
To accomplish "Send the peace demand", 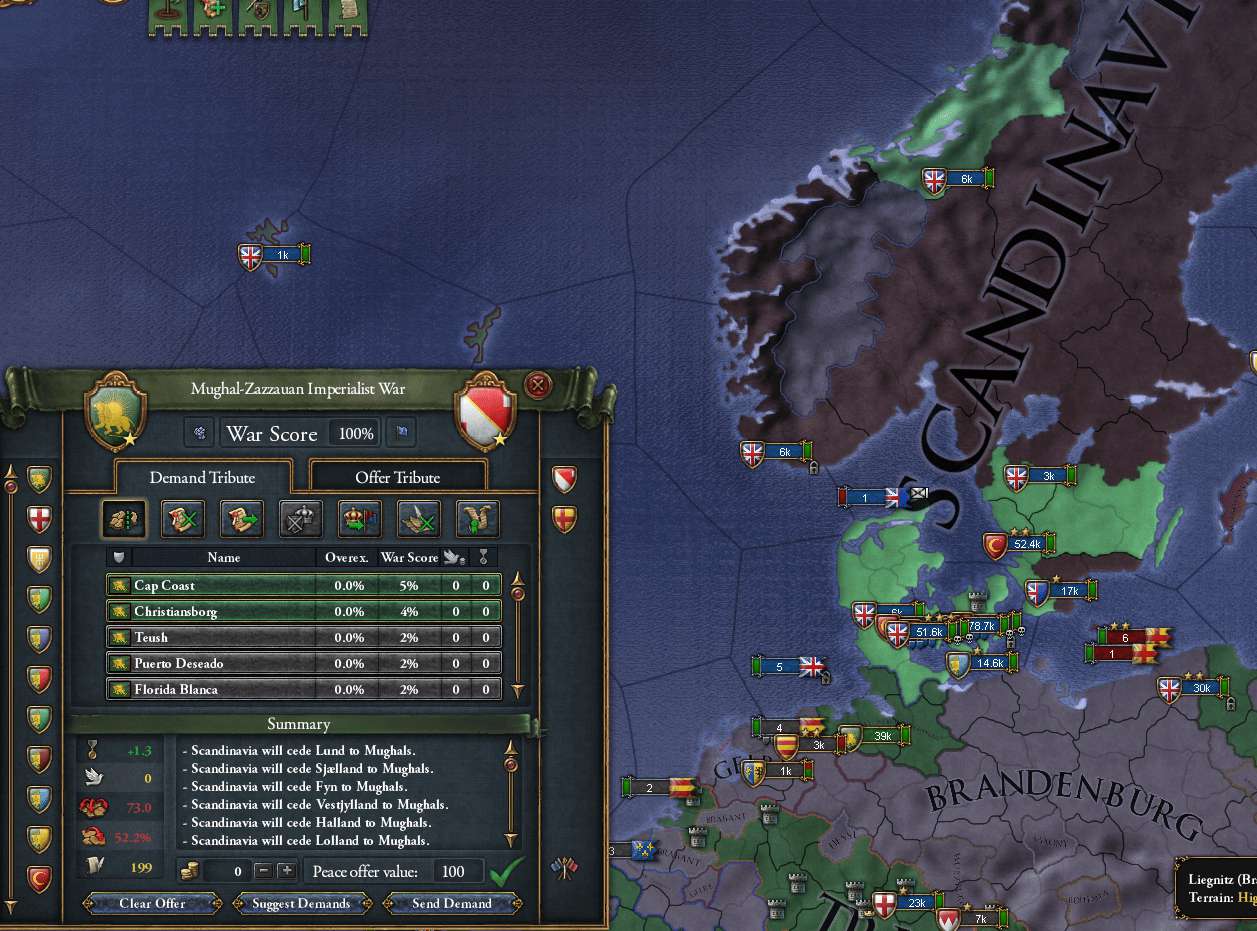I will (x=452, y=903).
